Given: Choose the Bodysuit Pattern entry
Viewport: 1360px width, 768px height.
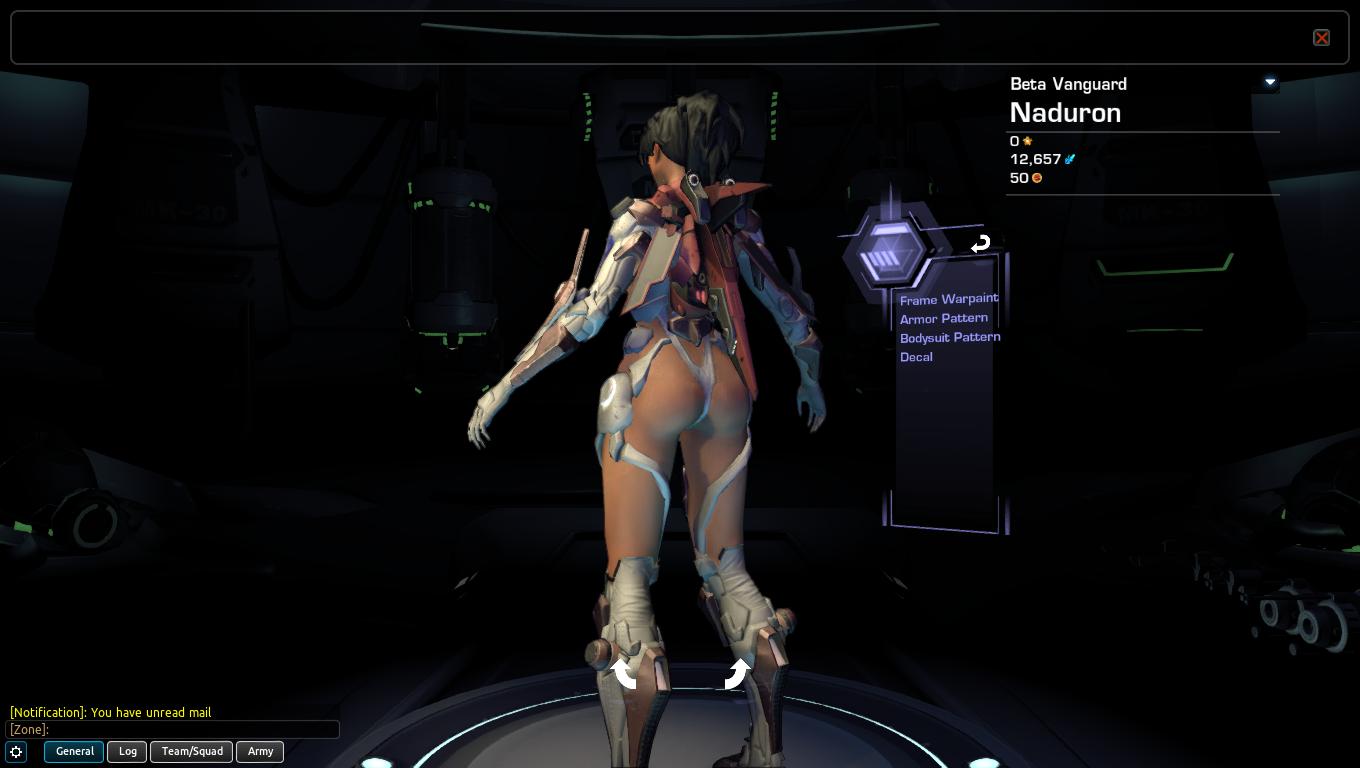Looking at the screenshot, I should pos(949,337).
